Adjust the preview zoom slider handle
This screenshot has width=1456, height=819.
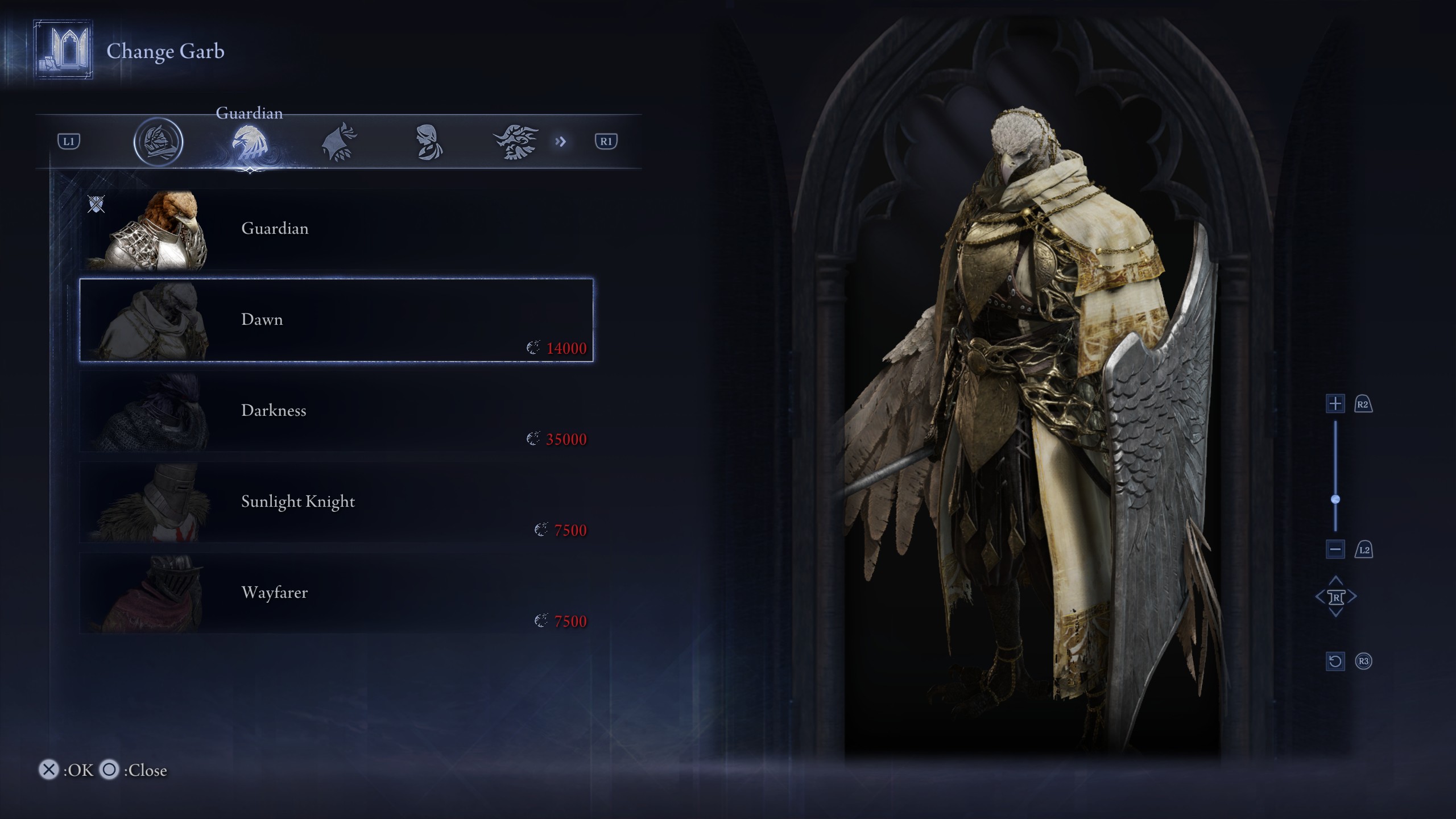coord(1335,499)
